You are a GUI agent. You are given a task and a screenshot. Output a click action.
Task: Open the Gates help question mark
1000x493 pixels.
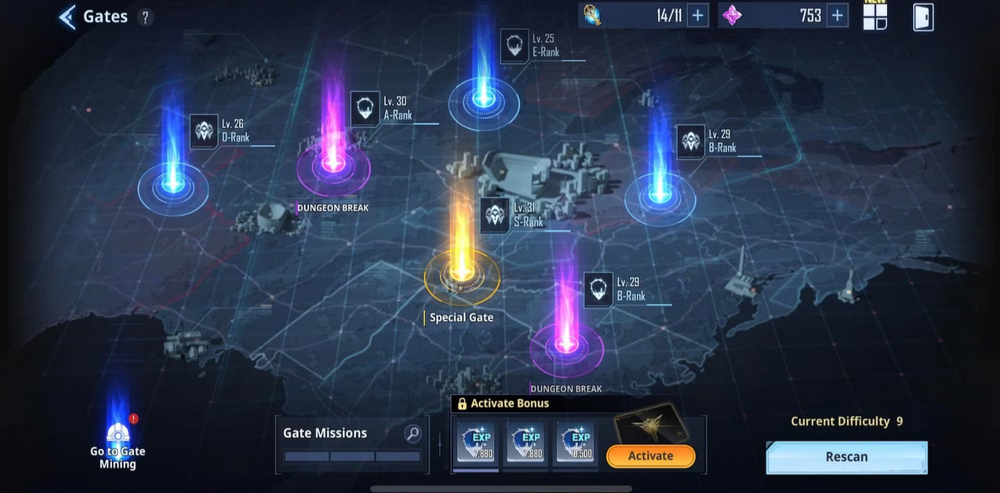click(145, 17)
